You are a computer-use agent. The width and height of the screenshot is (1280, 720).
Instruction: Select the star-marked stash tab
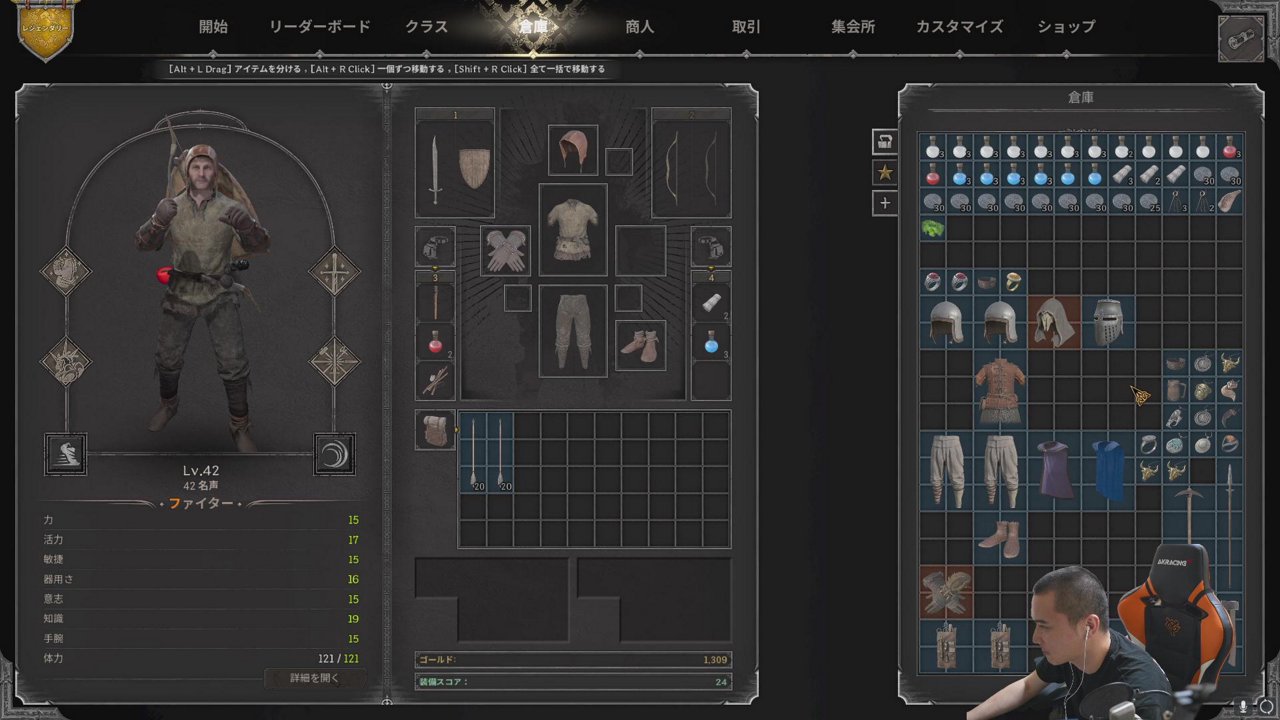(885, 172)
